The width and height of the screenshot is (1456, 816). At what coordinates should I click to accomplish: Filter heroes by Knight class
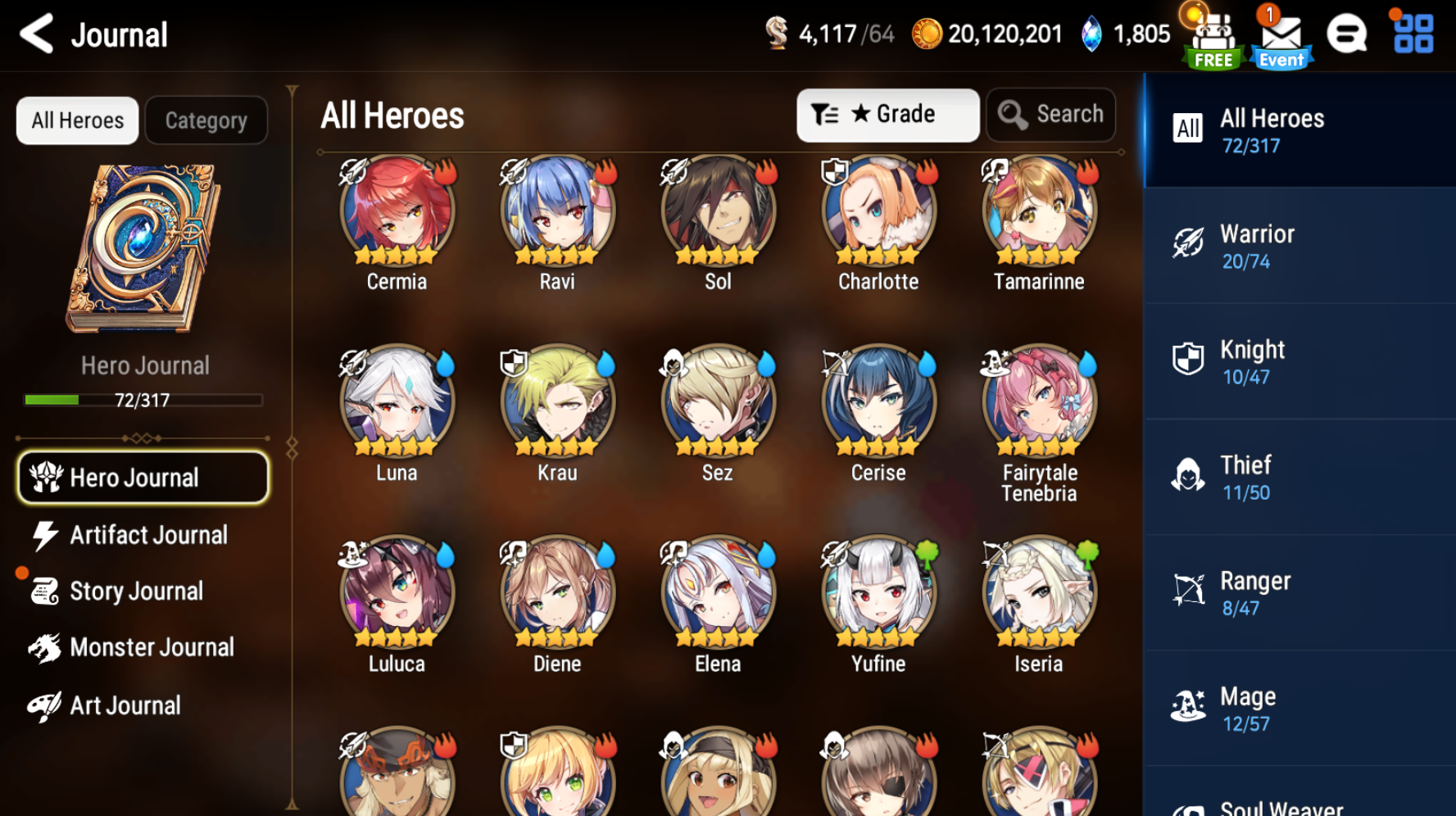[x=1299, y=361]
